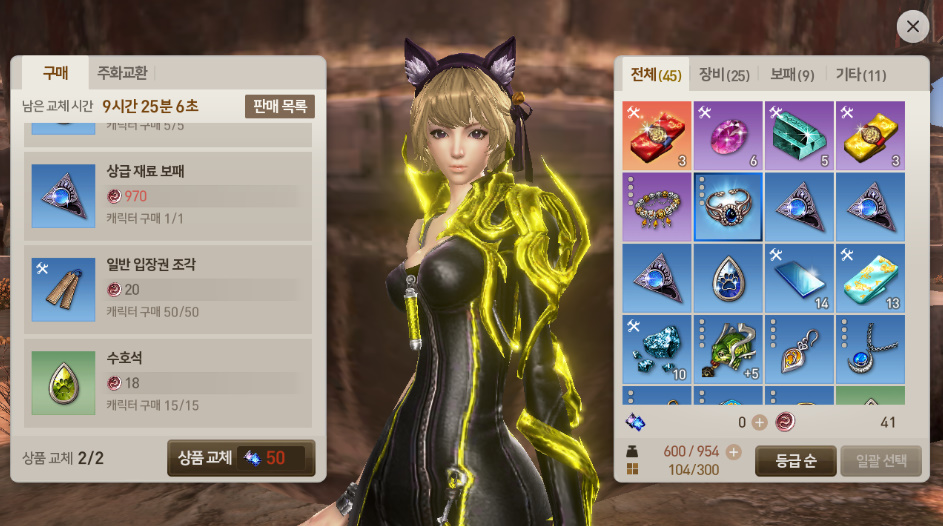The height and width of the screenshot is (526, 943).
Task: Switch to the 장비 equipment tab
Action: (724, 75)
